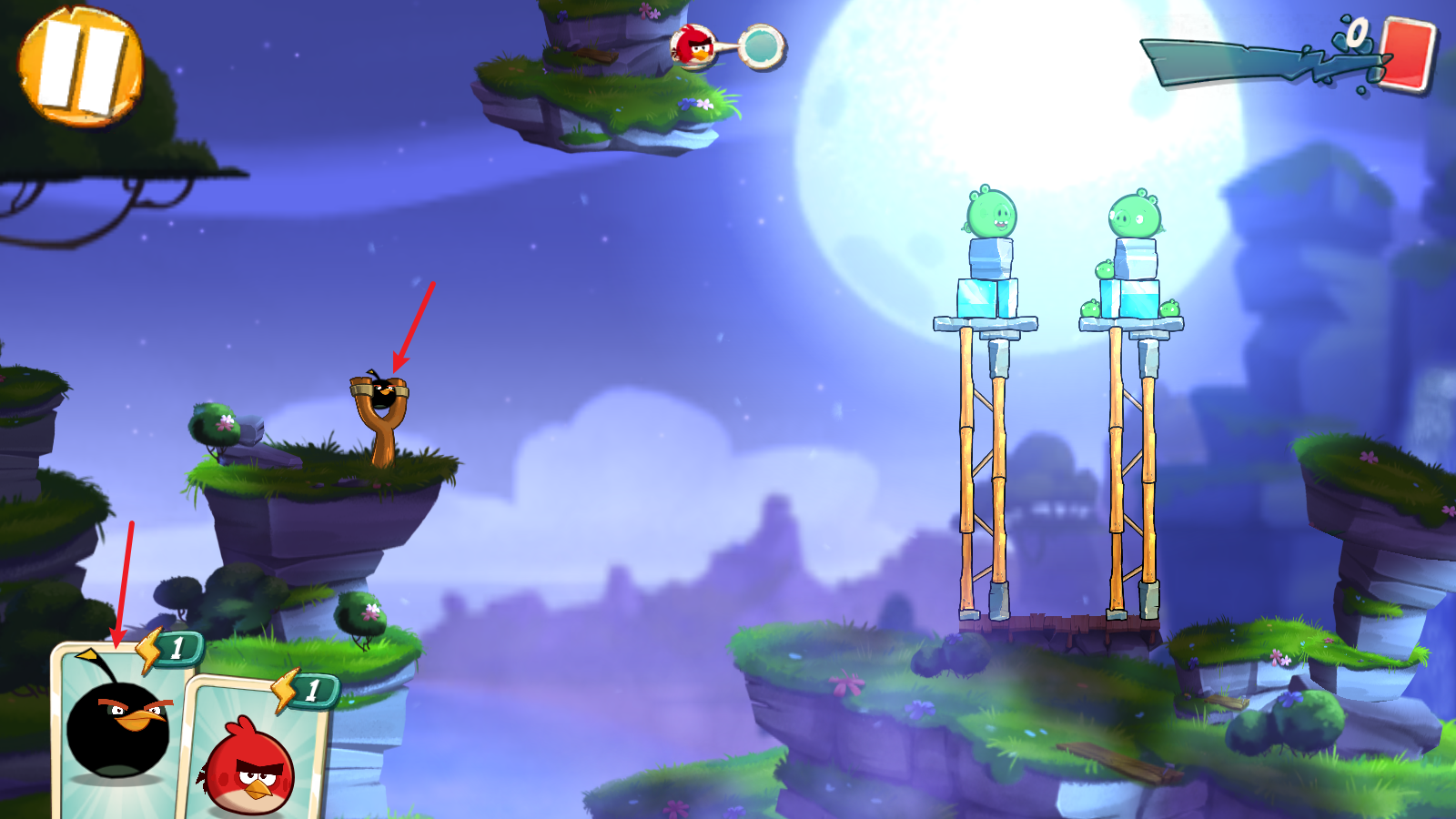Click the red extra card icon
Screen dimensions: 1456x819
(x=1407, y=55)
